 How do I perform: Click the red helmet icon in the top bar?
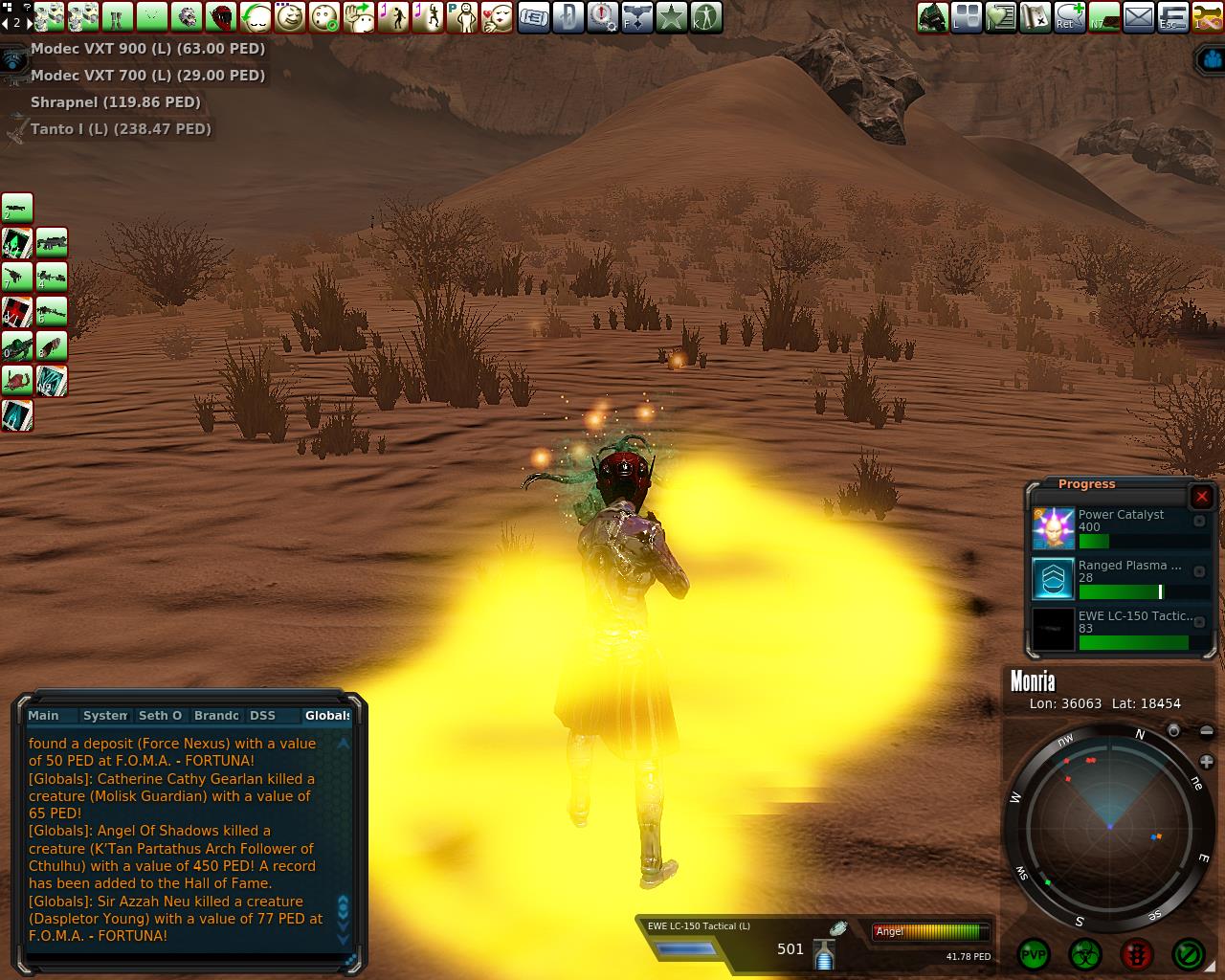point(222,17)
